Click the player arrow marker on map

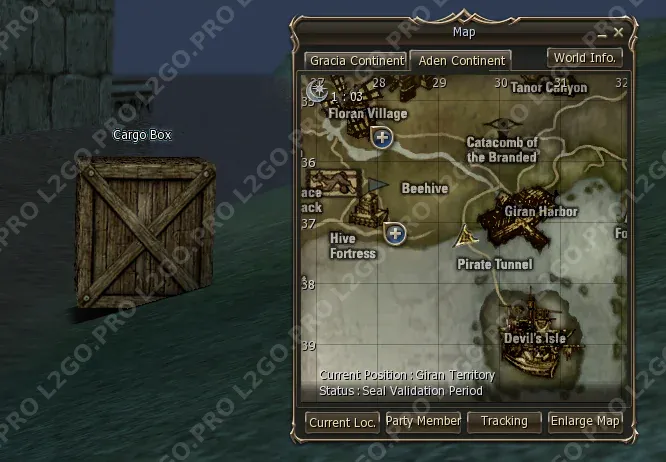point(465,237)
